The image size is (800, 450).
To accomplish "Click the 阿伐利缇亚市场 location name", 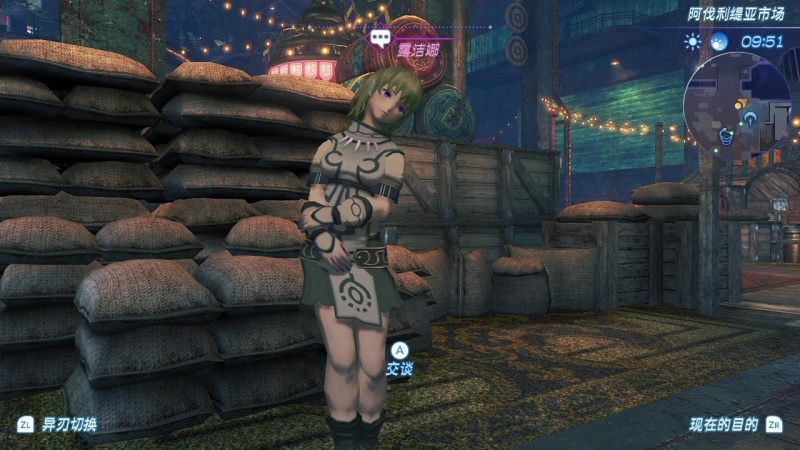I will click(x=735, y=15).
